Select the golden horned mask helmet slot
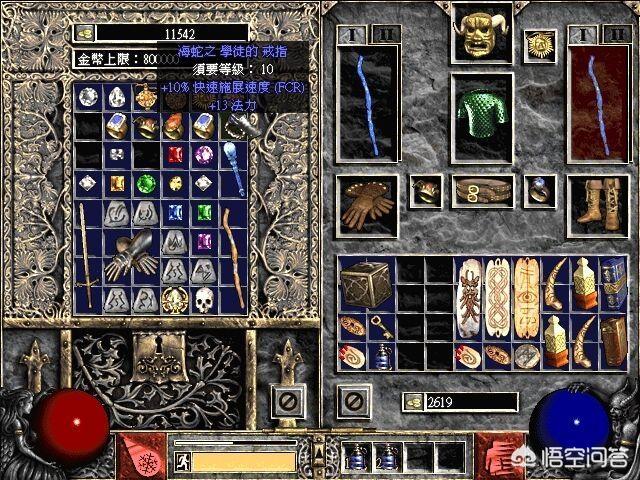 click(x=475, y=36)
